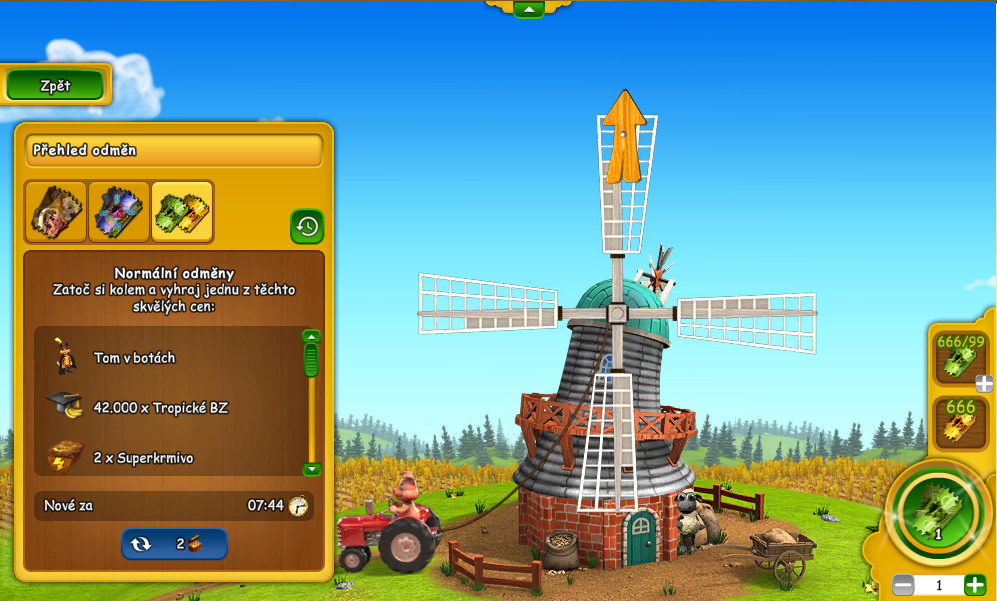The height and width of the screenshot is (601, 997).
Task: Open the reward history clock button
Action: pyautogui.click(x=307, y=226)
